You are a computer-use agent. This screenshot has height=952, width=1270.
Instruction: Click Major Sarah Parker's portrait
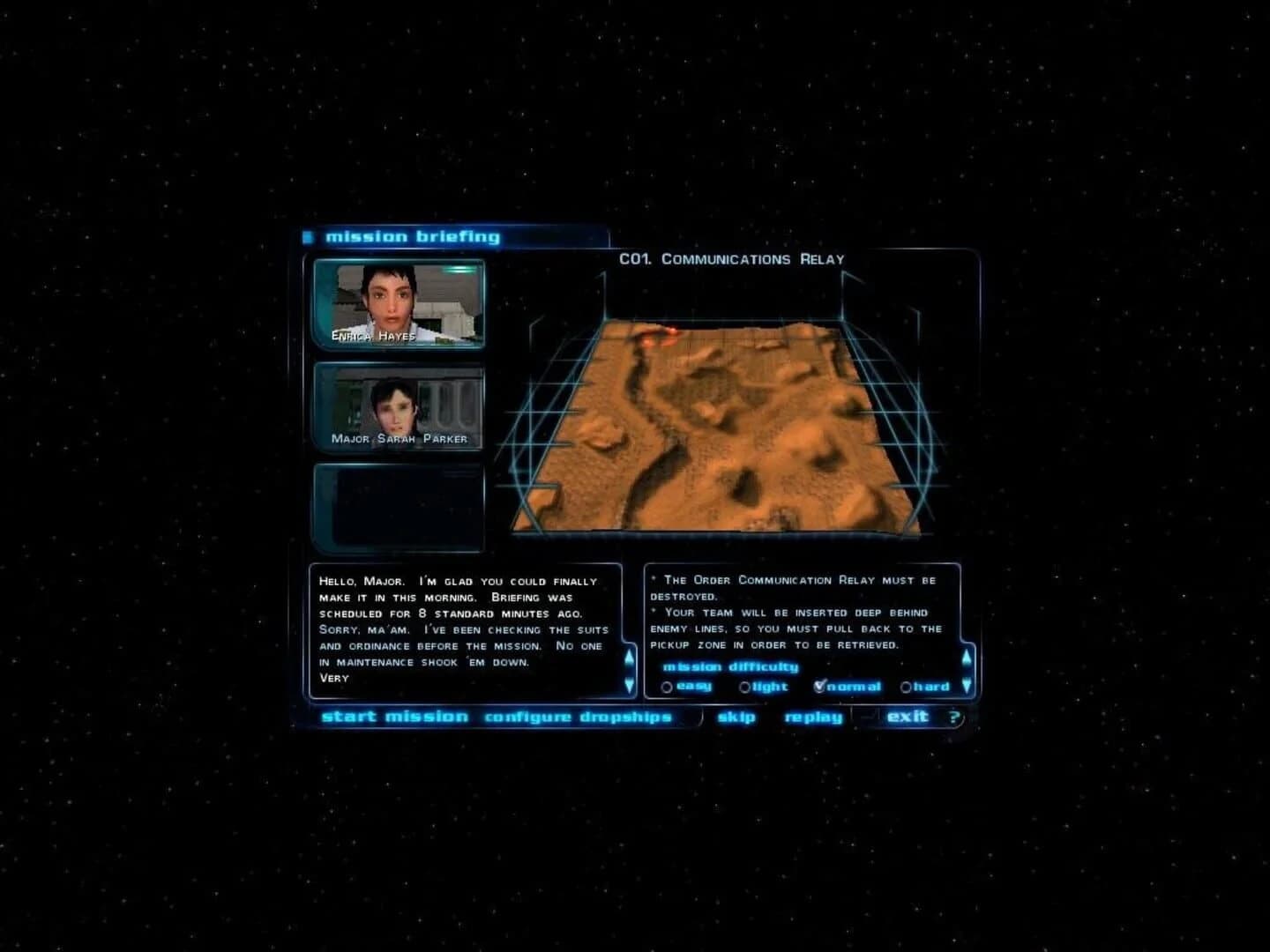click(399, 405)
